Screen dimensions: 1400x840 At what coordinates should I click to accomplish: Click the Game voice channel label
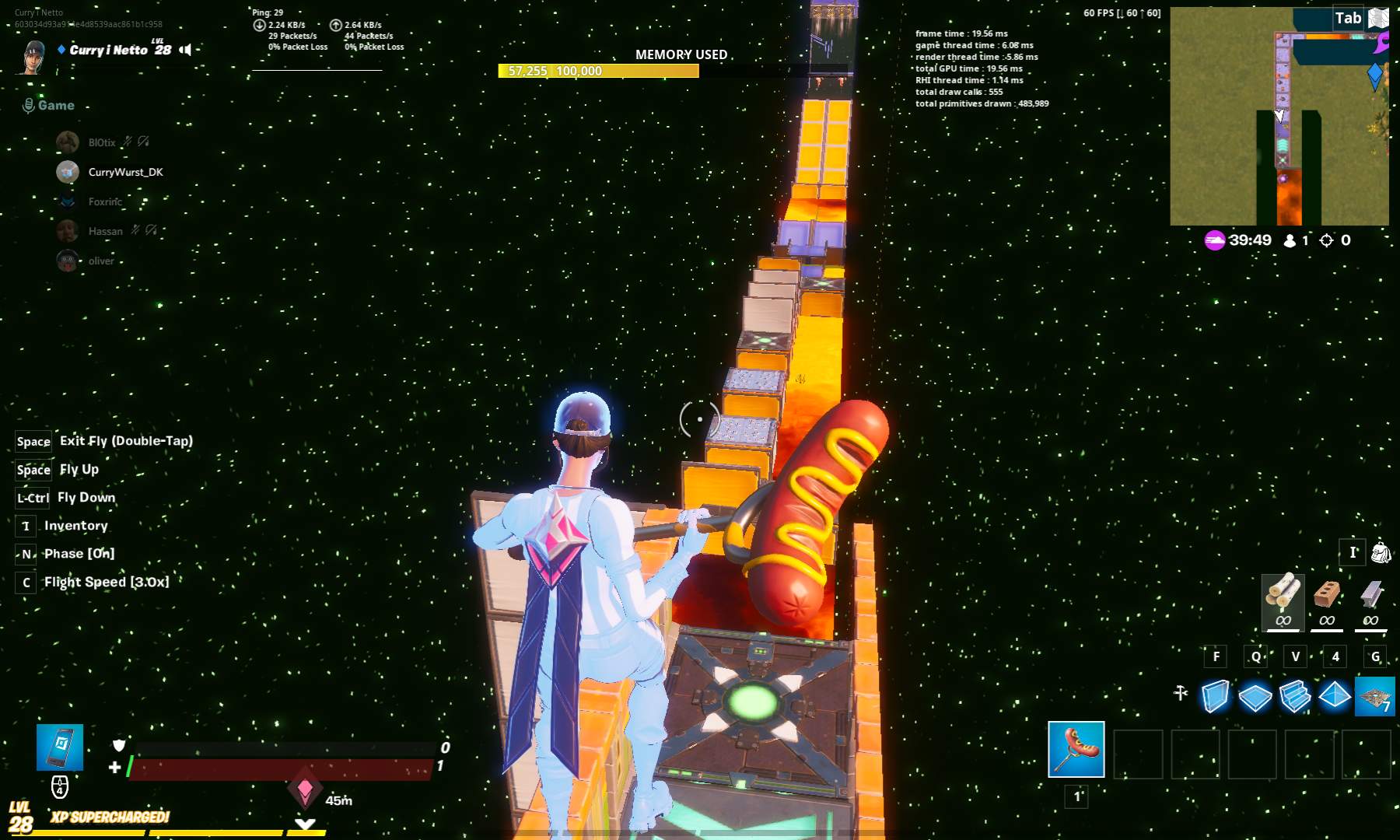coord(54,104)
